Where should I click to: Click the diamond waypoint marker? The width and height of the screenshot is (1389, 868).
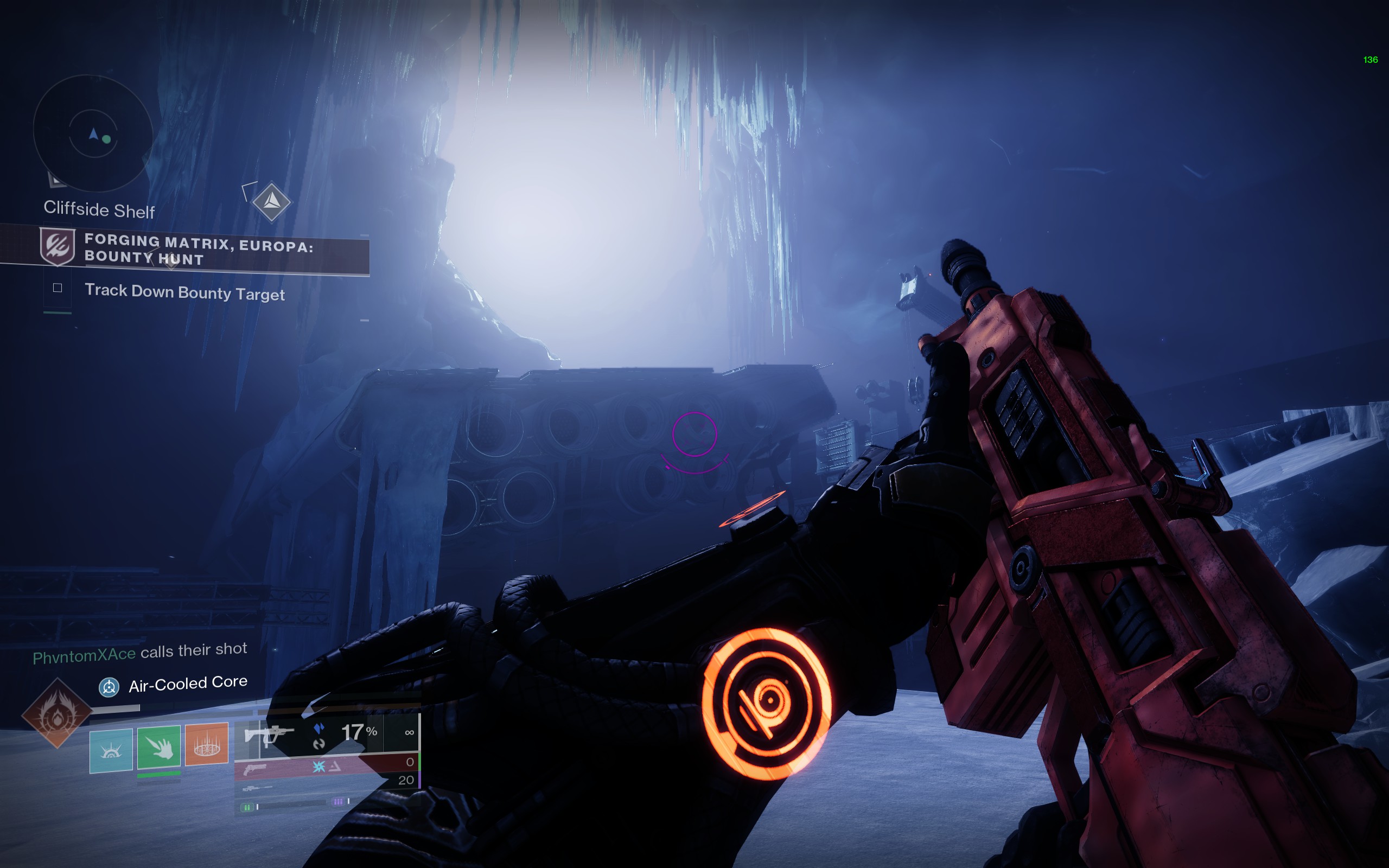[271, 201]
